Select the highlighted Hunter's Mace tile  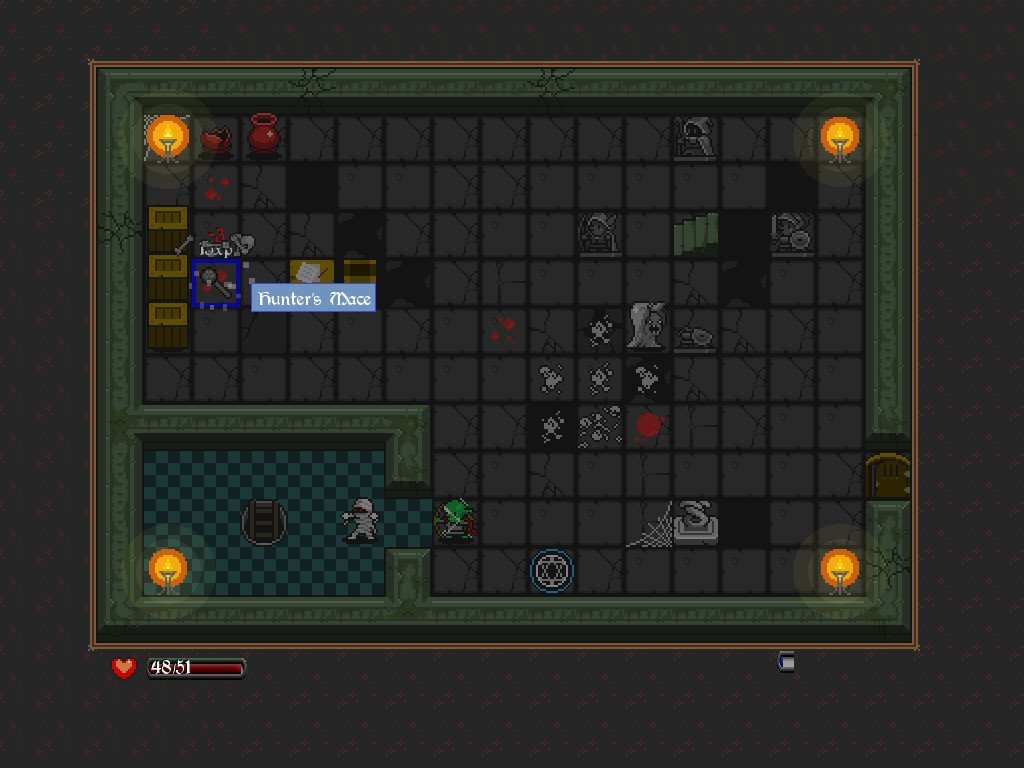[x=216, y=283]
